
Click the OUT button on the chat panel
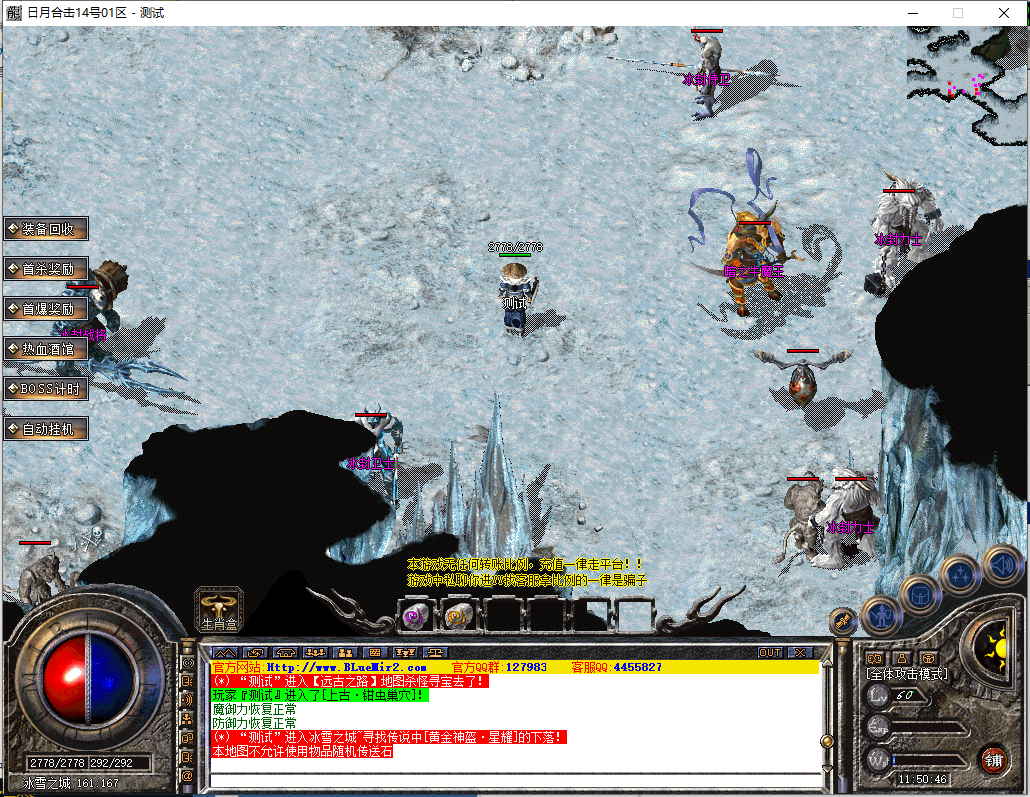click(x=770, y=652)
